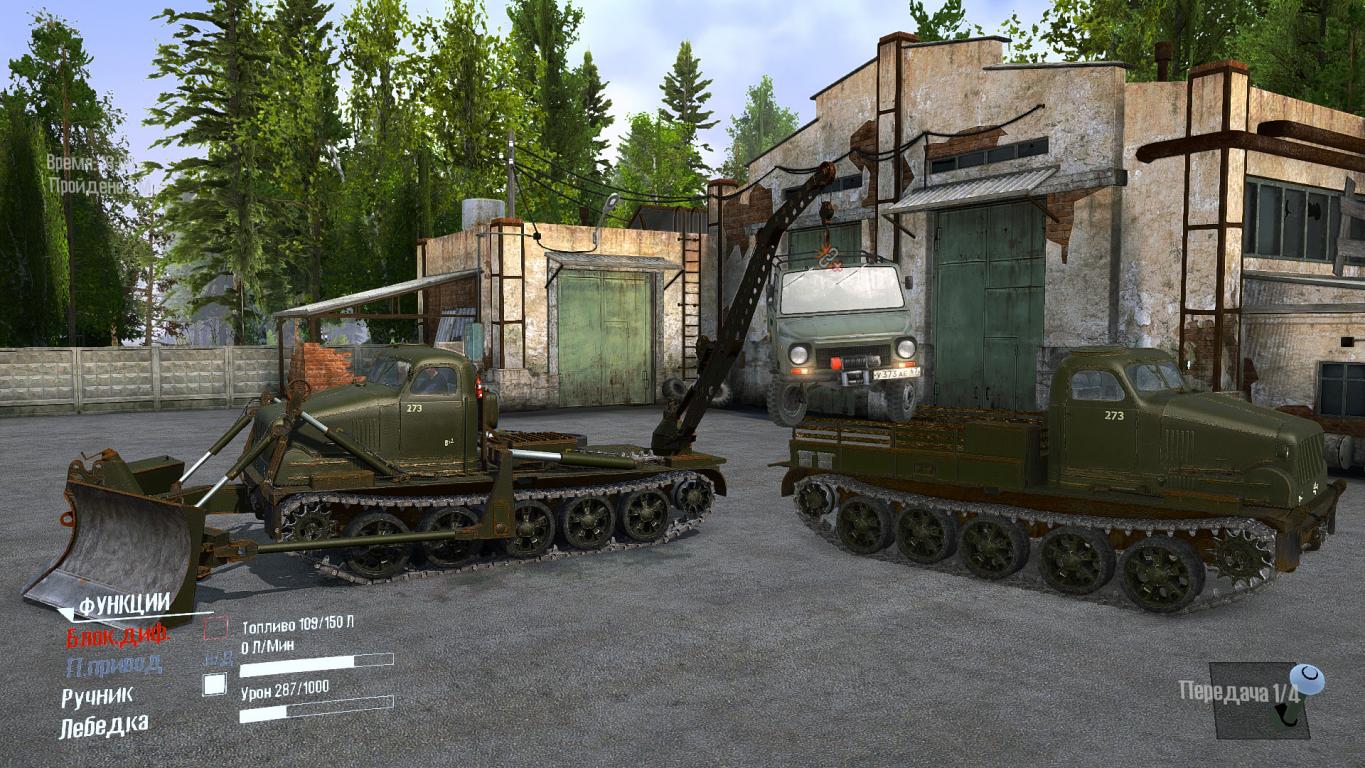Open the ФУНКЦИИ functions header
The image size is (1365, 768).
pos(124,605)
